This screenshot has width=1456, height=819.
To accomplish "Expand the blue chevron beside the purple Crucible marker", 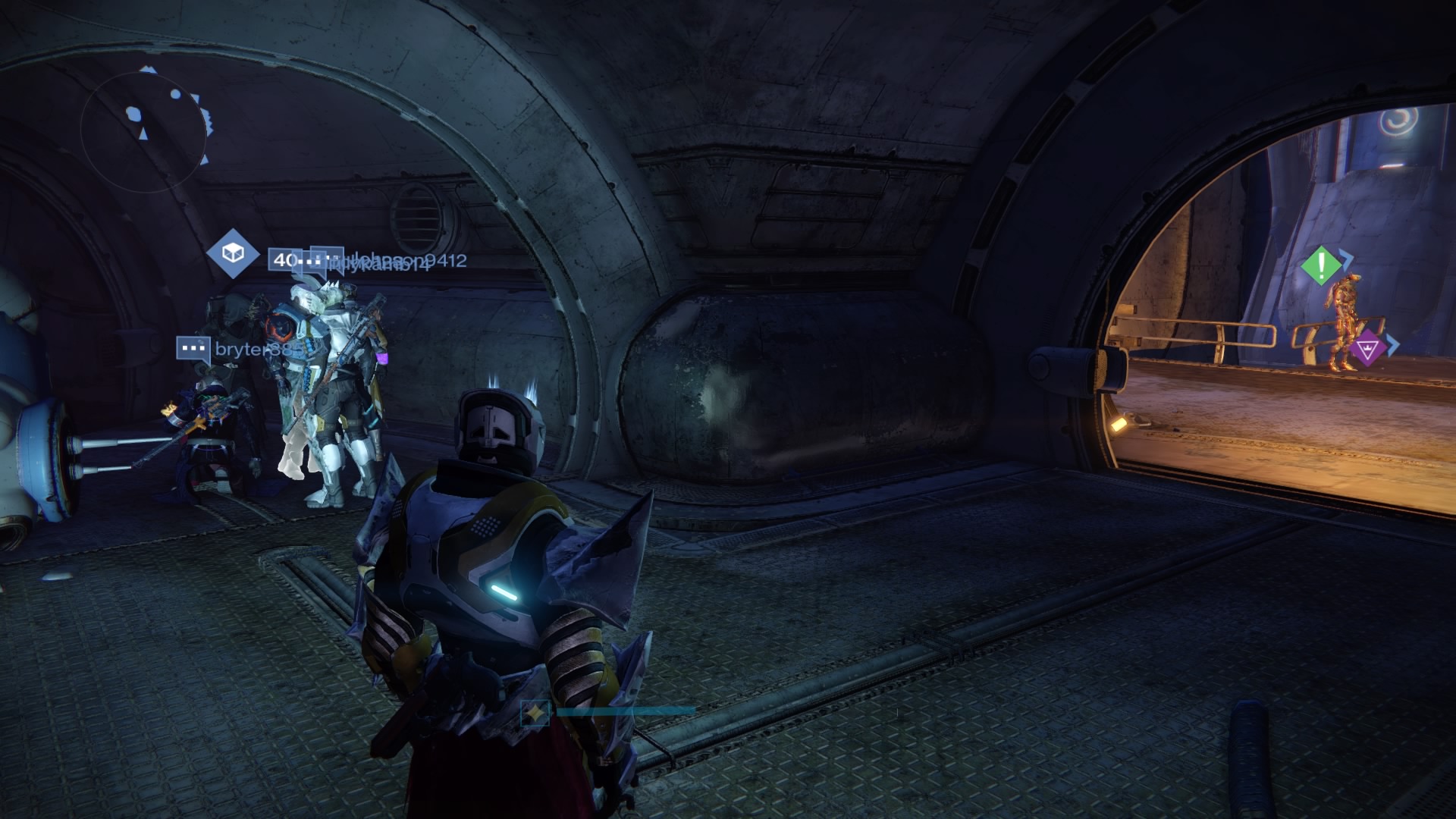I will [x=1393, y=344].
